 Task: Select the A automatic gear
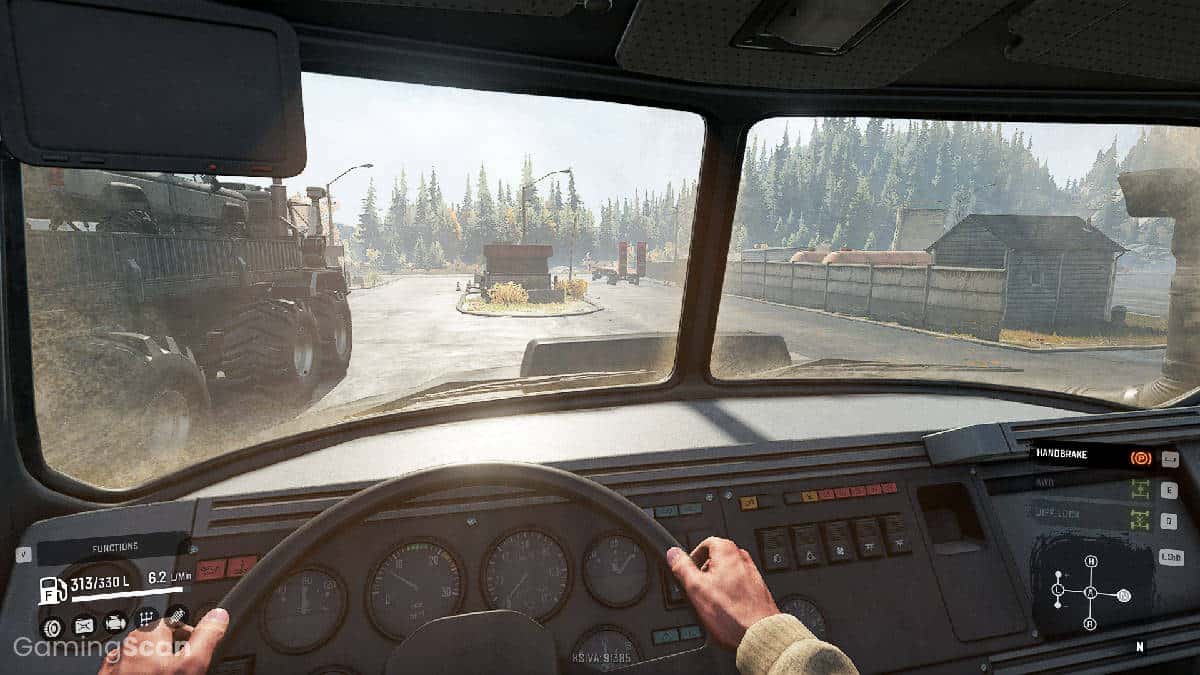1090,593
